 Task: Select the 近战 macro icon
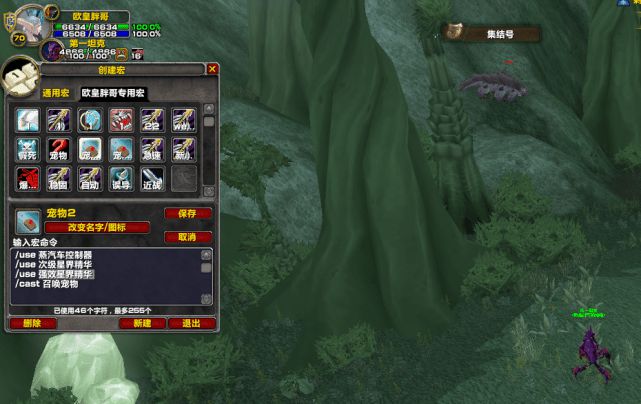(152, 180)
